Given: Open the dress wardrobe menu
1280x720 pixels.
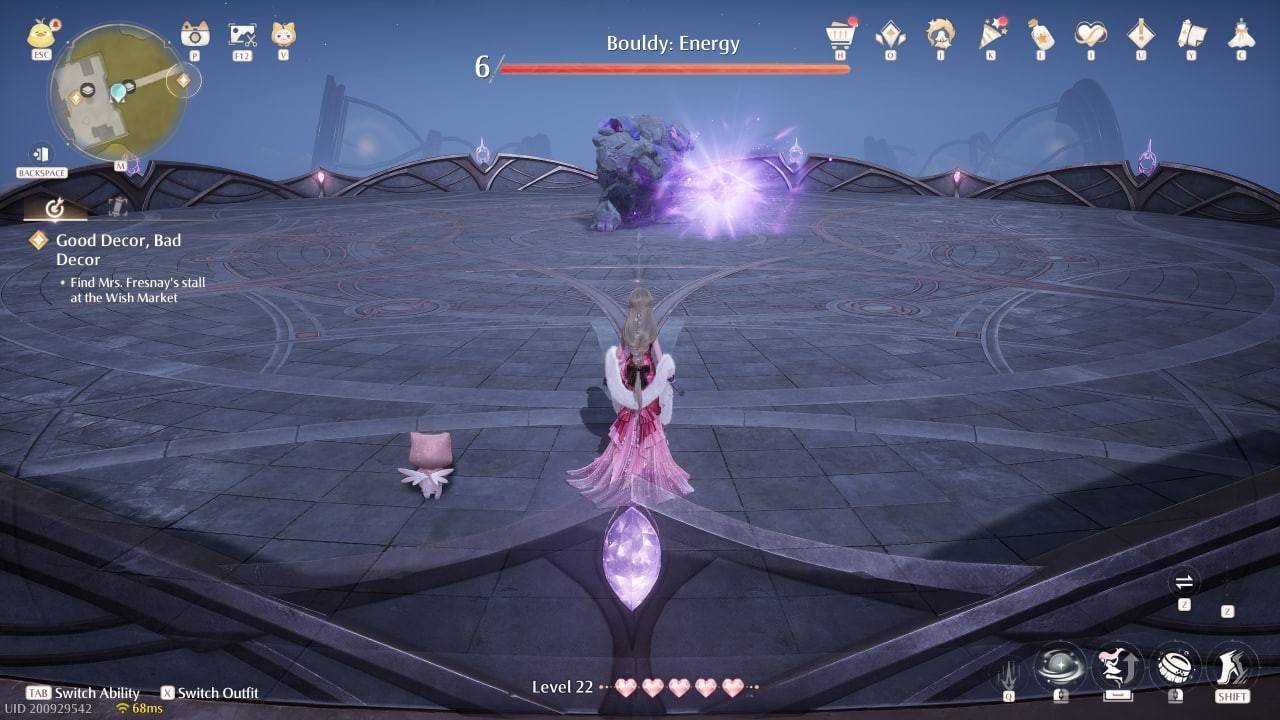Looking at the screenshot, I should coord(1241,35).
